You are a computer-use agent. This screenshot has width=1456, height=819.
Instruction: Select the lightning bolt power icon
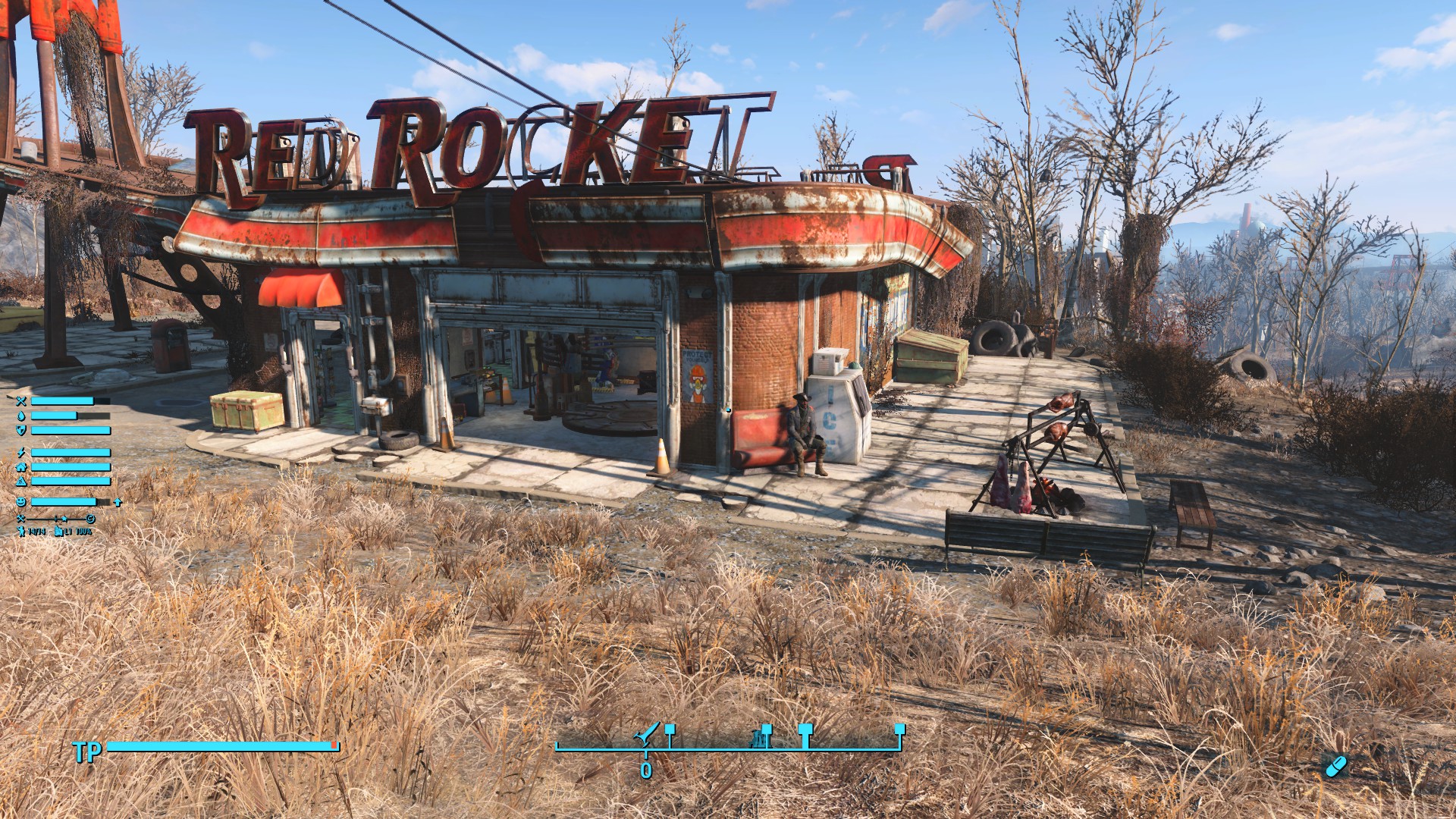[x=21, y=453]
